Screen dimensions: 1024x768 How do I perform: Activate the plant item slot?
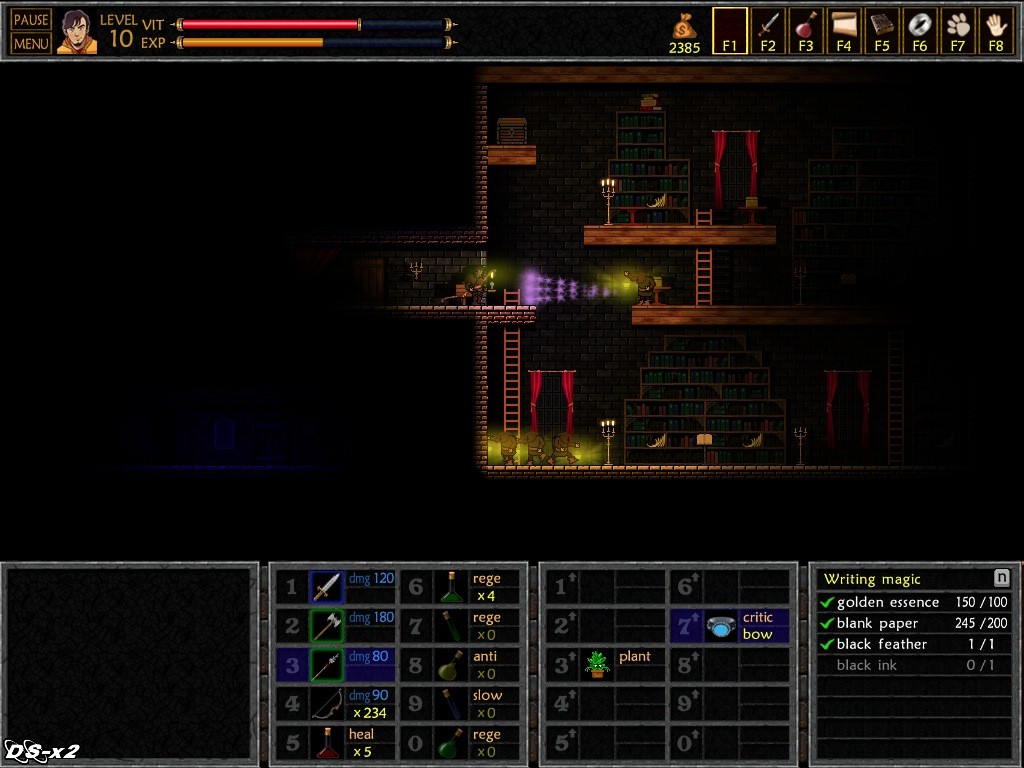(x=598, y=665)
